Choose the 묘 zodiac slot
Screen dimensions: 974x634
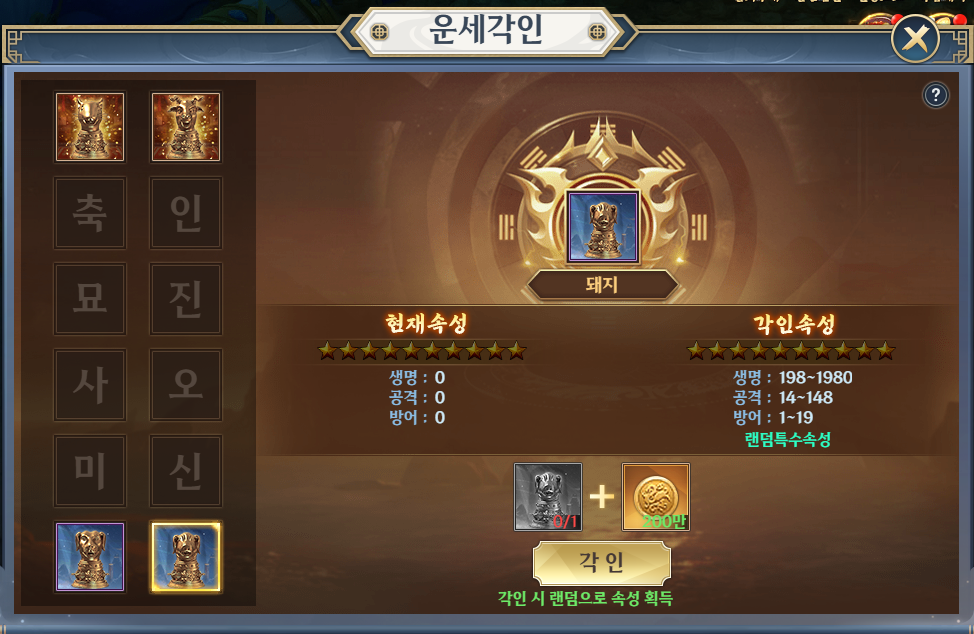point(90,299)
